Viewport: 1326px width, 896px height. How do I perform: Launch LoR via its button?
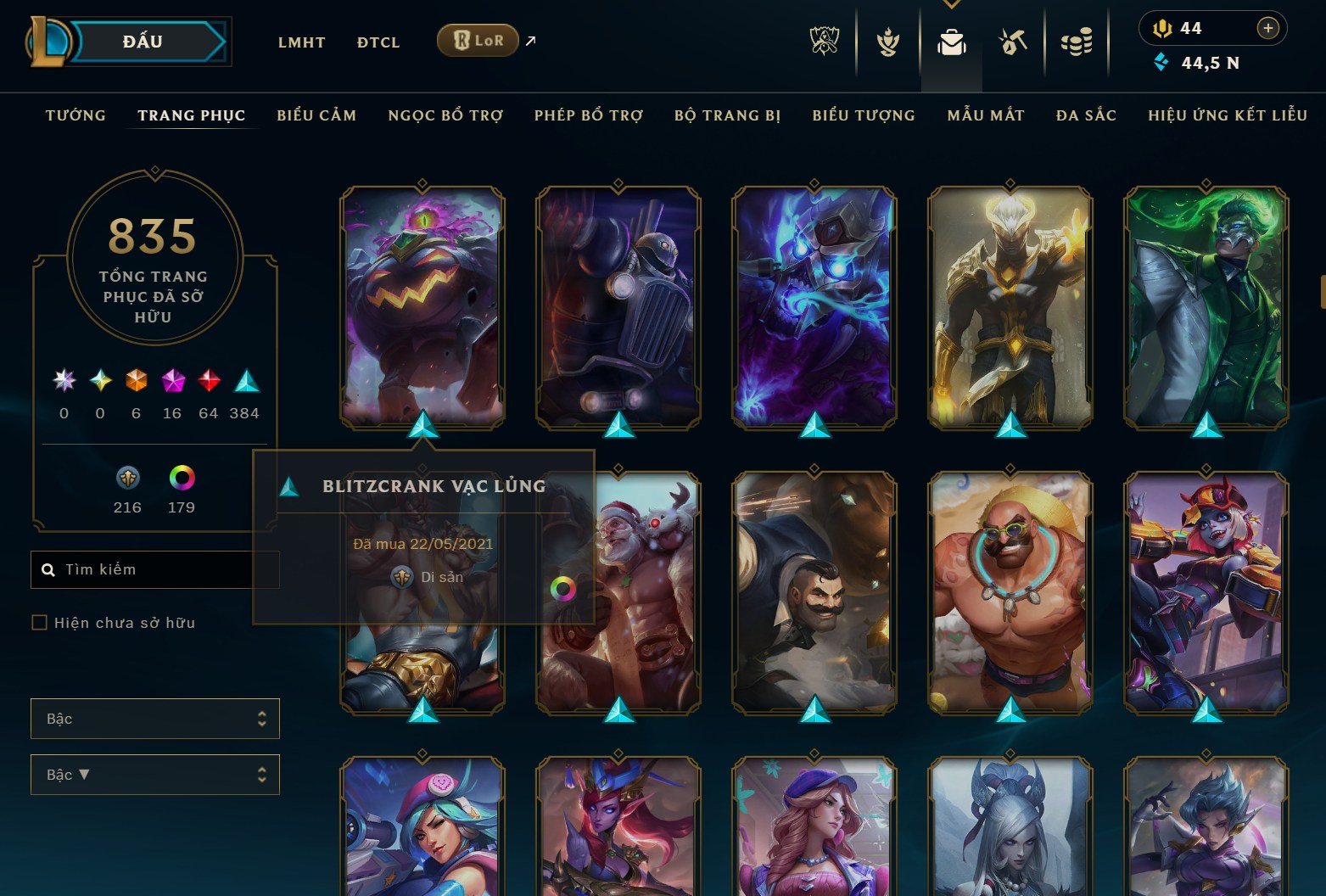[477, 40]
